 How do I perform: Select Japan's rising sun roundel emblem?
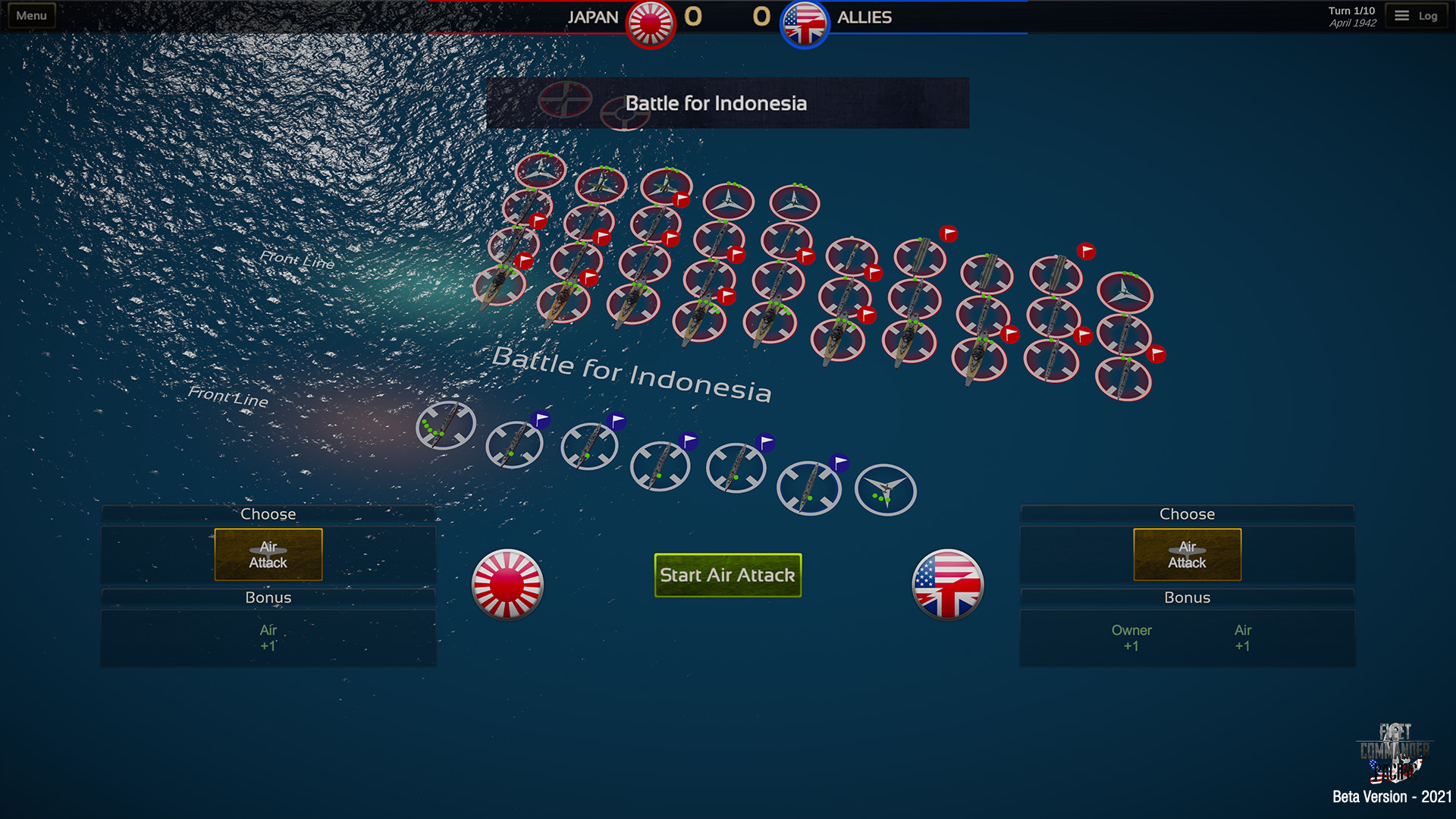point(509,585)
